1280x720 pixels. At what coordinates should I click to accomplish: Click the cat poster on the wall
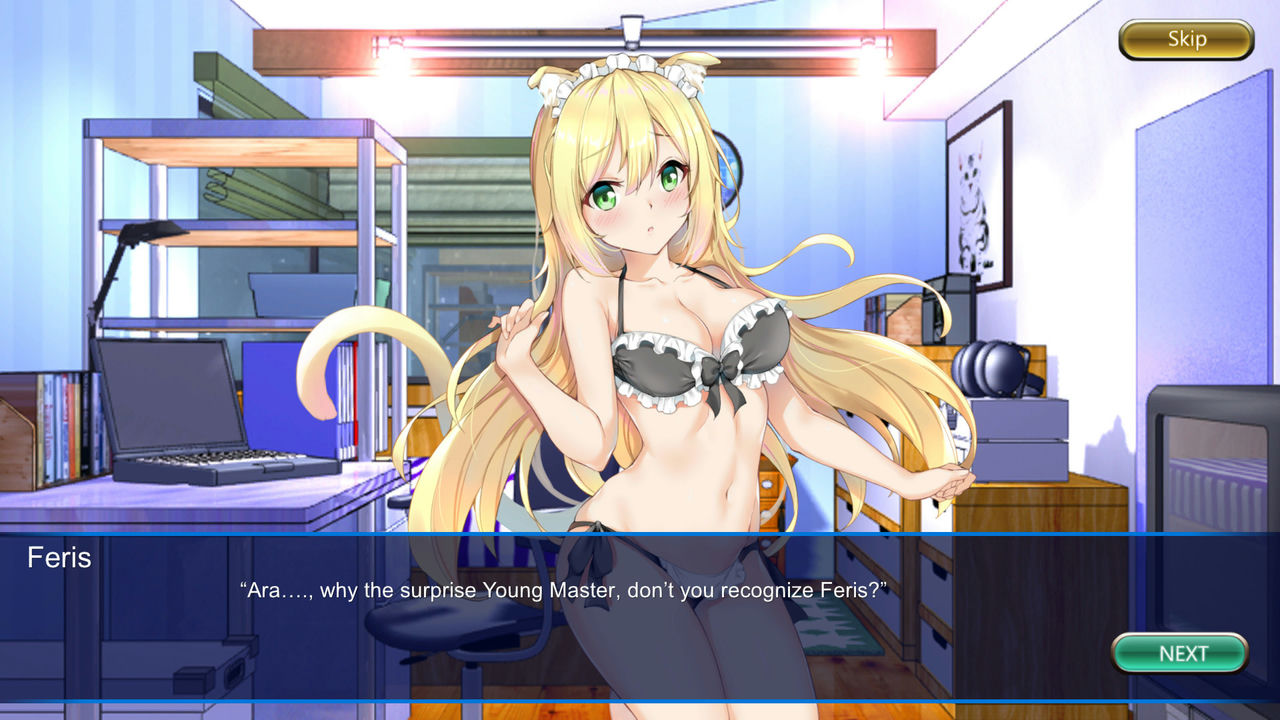point(975,200)
